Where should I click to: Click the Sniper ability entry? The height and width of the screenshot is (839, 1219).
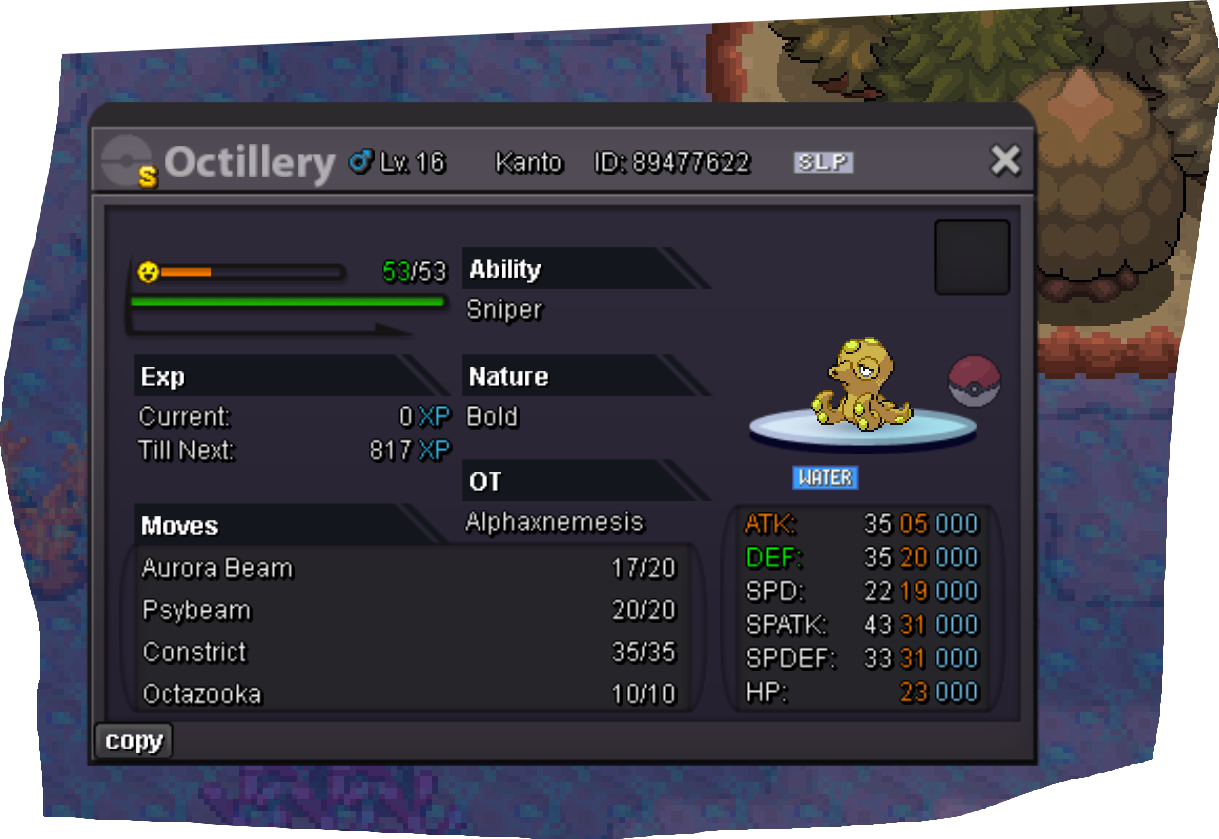tap(505, 310)
